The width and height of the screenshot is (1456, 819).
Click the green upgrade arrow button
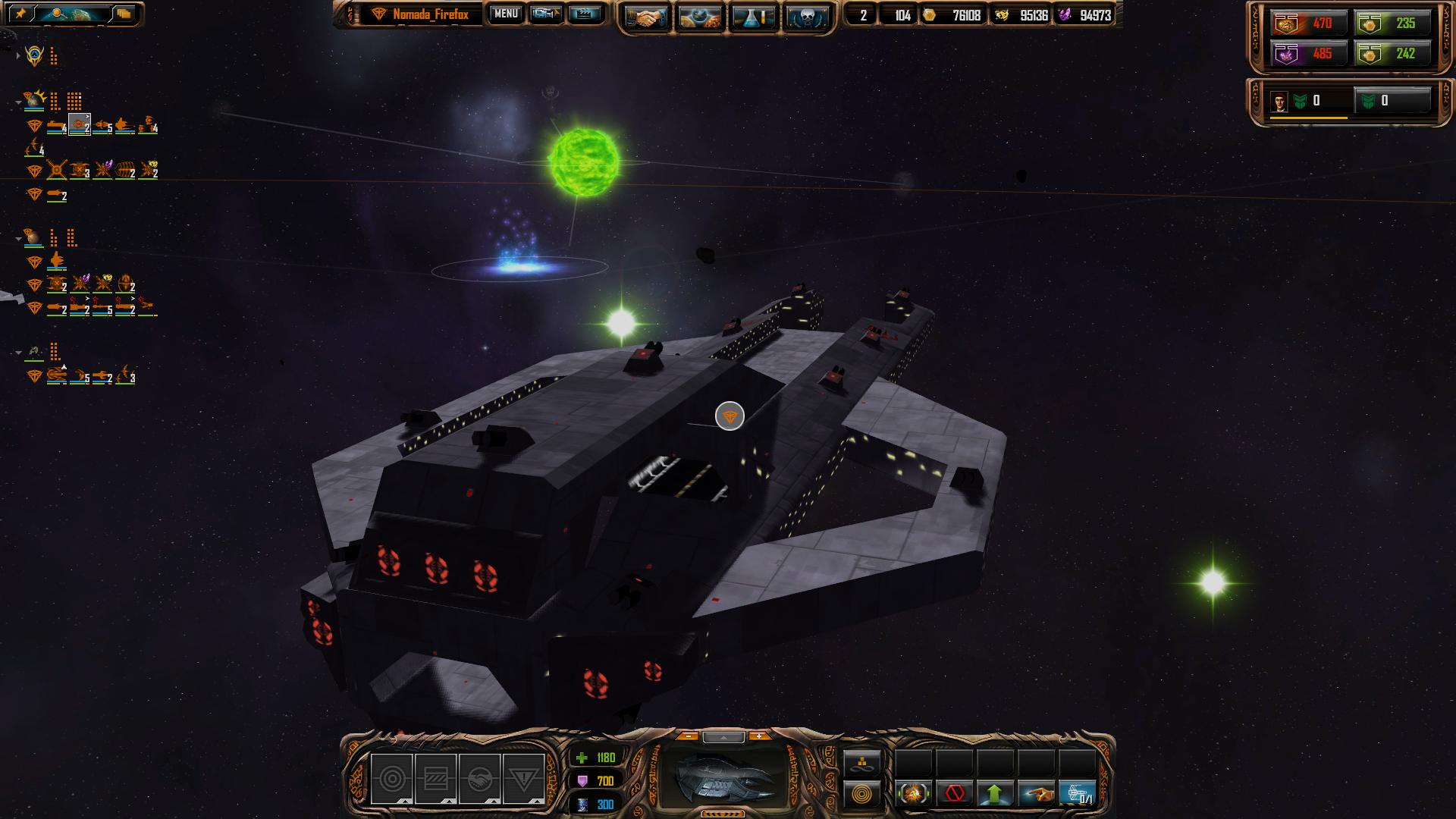(995, 794)
